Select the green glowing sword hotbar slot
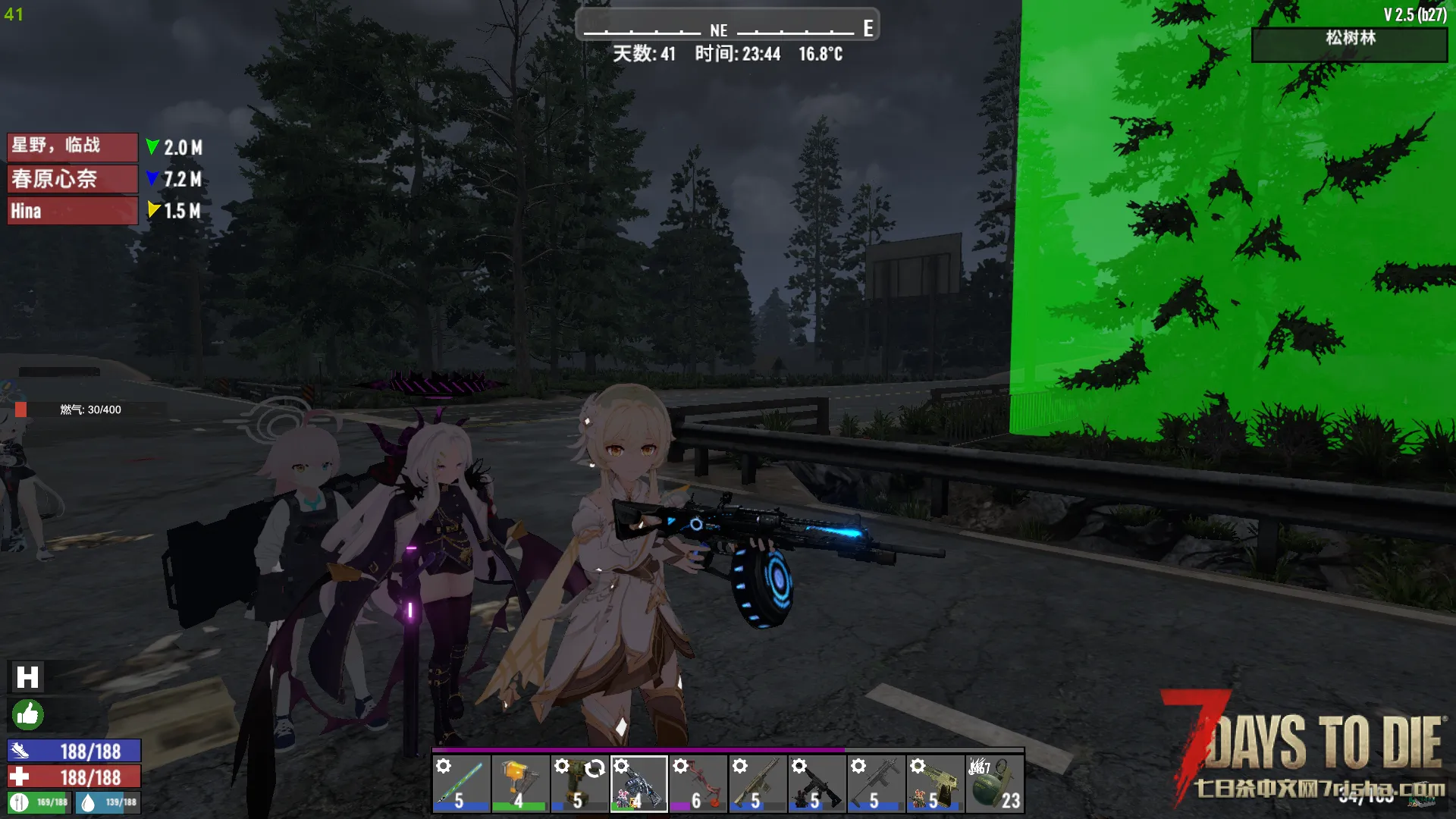1456x819 pixels. click(461, 784)
